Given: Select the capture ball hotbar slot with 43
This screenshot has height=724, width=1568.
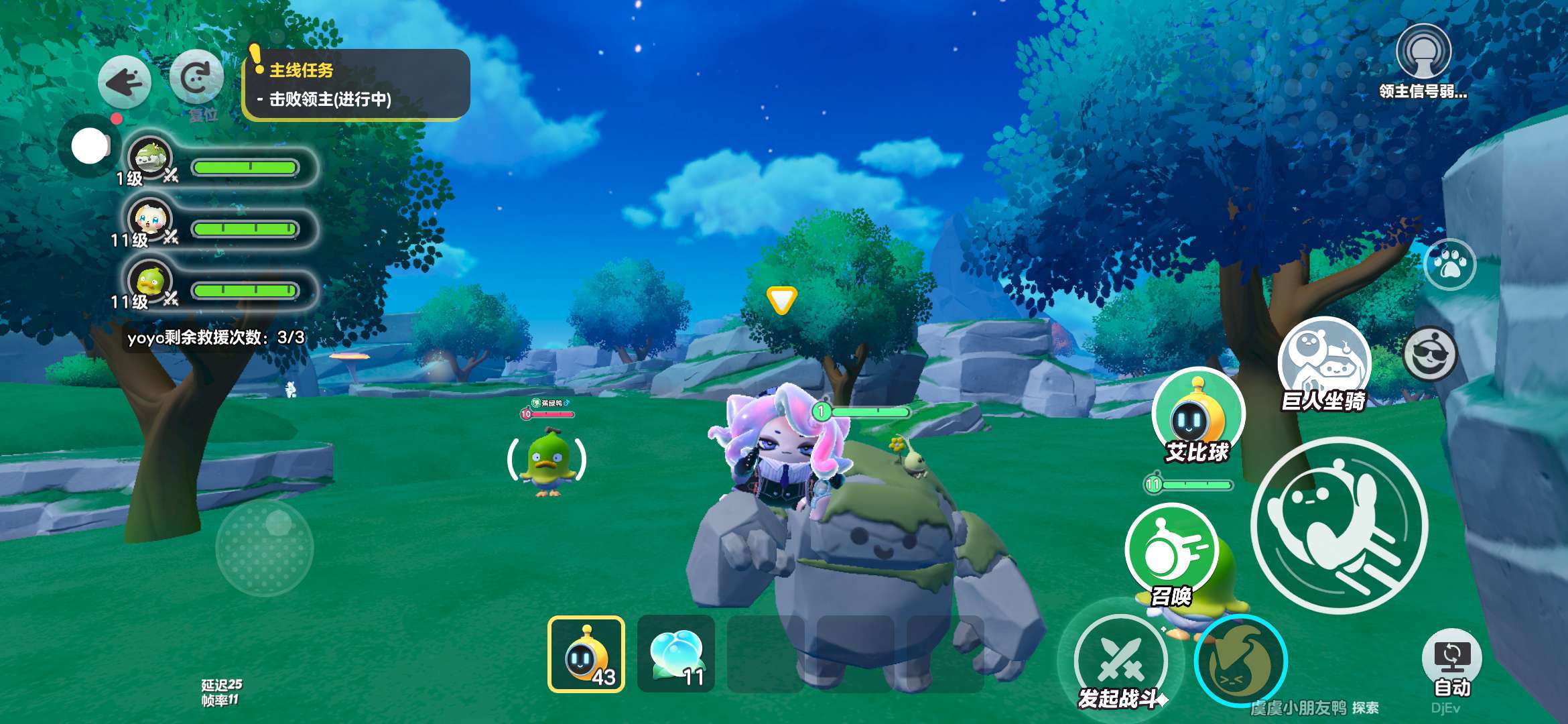Looking at the screenshot, I should point(586,654).
